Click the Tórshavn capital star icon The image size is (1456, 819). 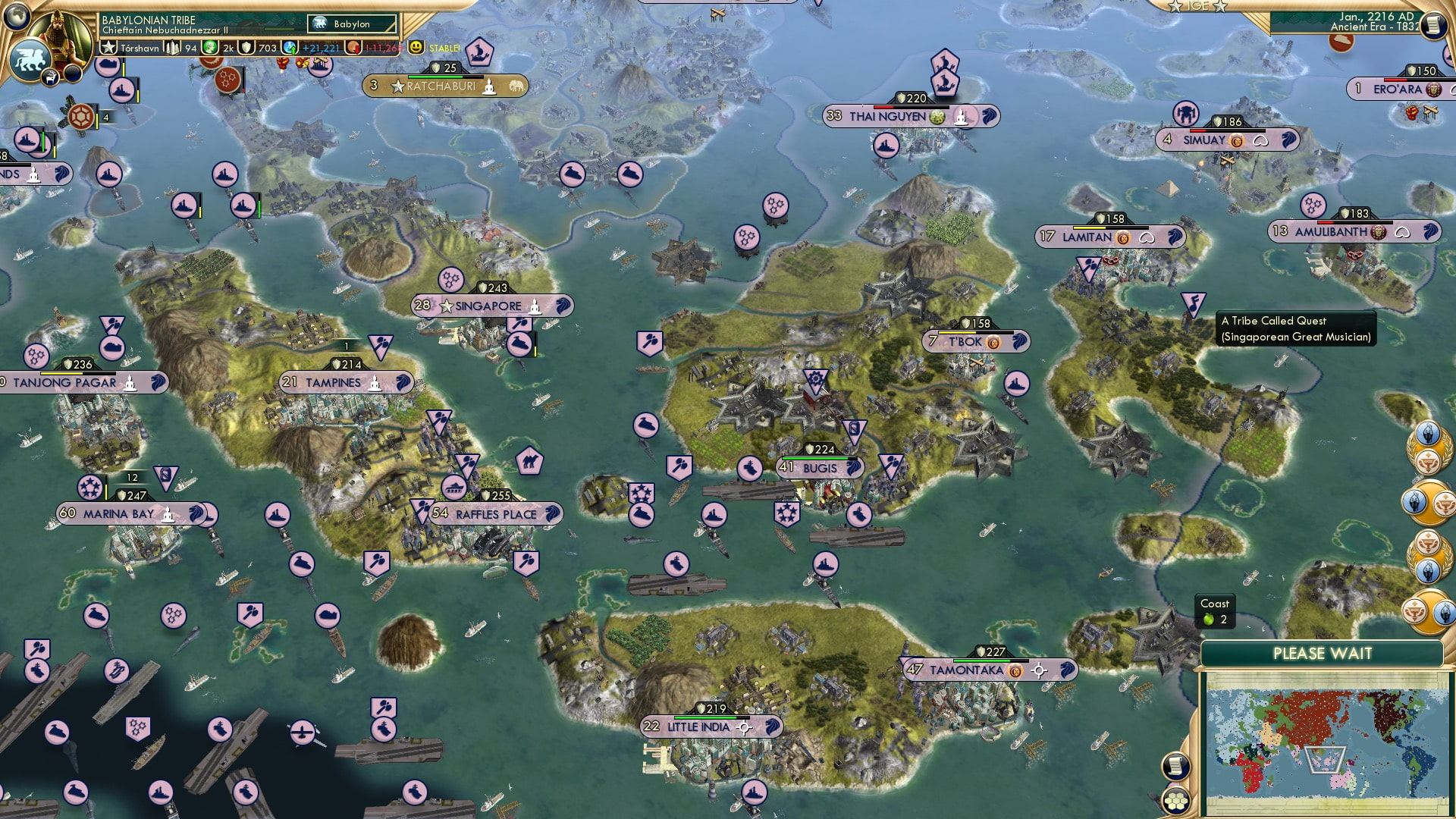coord(108,48)
